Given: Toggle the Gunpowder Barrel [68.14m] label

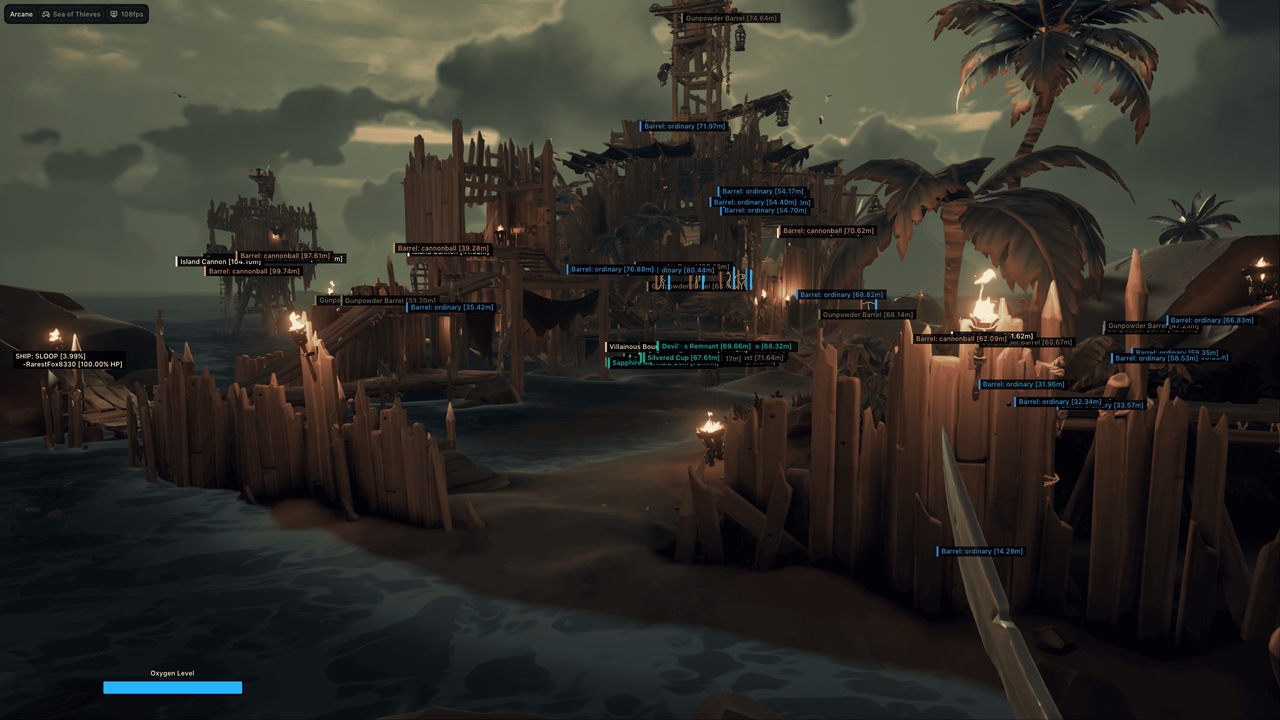Looking at the screenshot, I should pos(867,314).
